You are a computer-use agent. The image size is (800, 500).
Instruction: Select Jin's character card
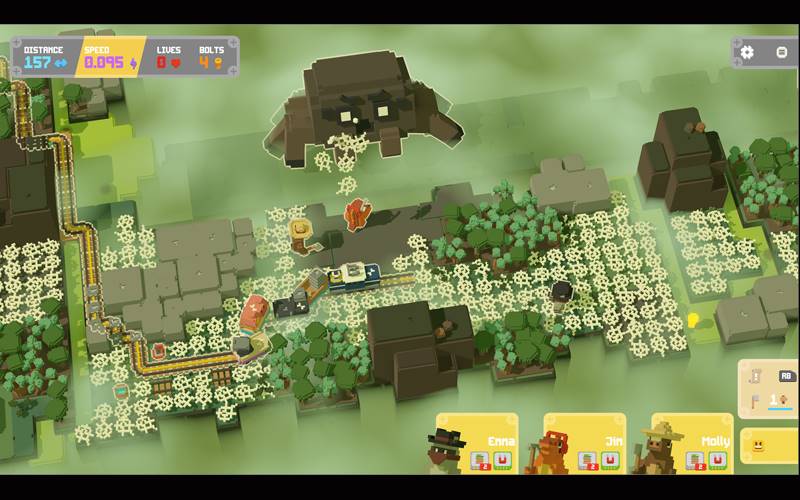point(585,442)
